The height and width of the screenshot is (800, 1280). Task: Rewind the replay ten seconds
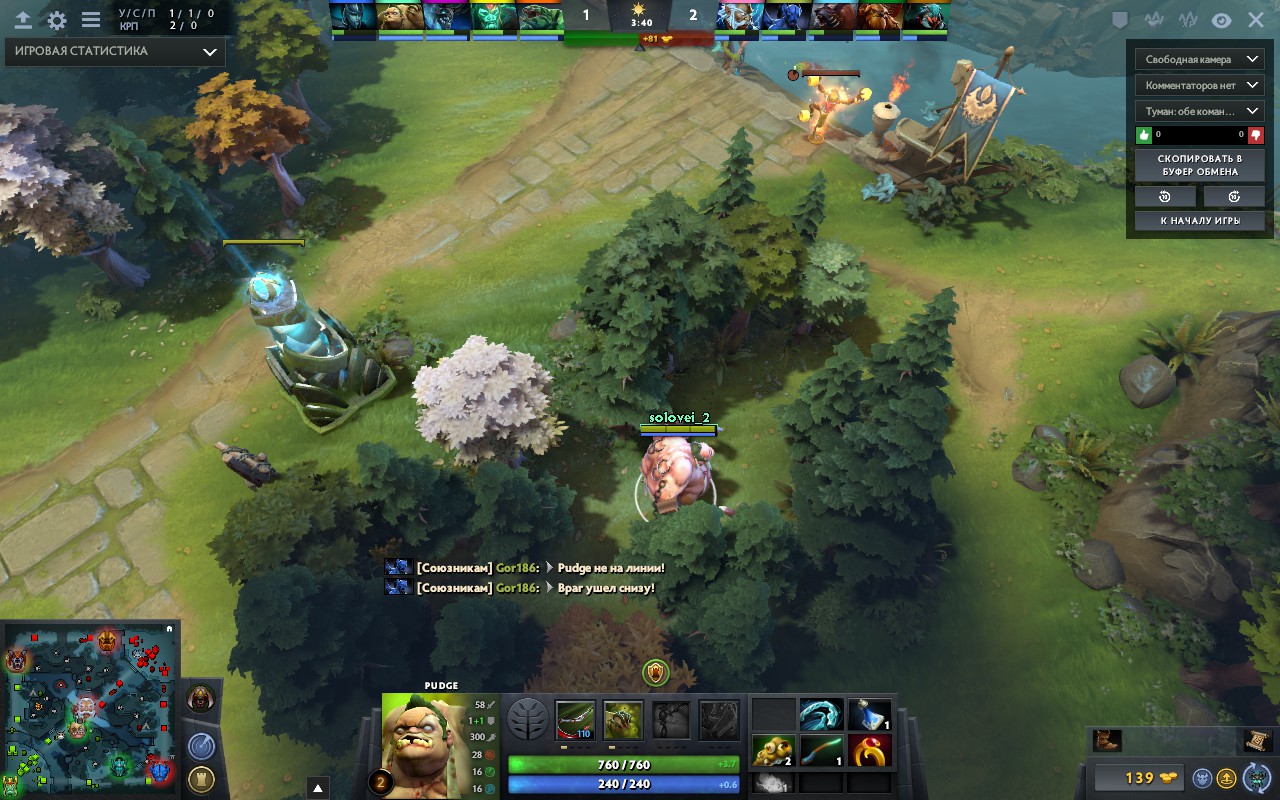pos(1164,196)
